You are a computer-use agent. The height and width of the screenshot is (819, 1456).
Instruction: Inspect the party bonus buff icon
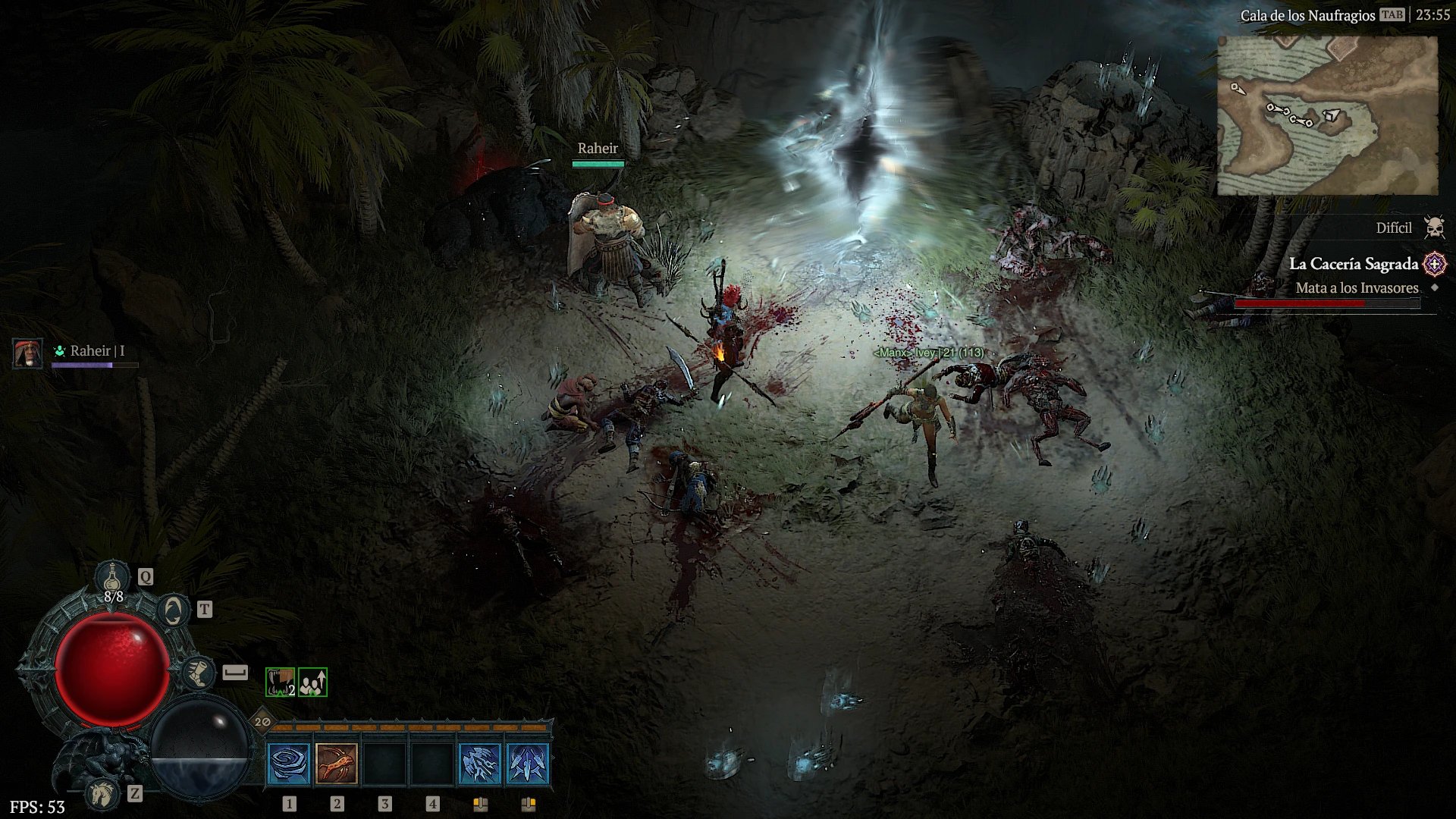pos(312,682)
